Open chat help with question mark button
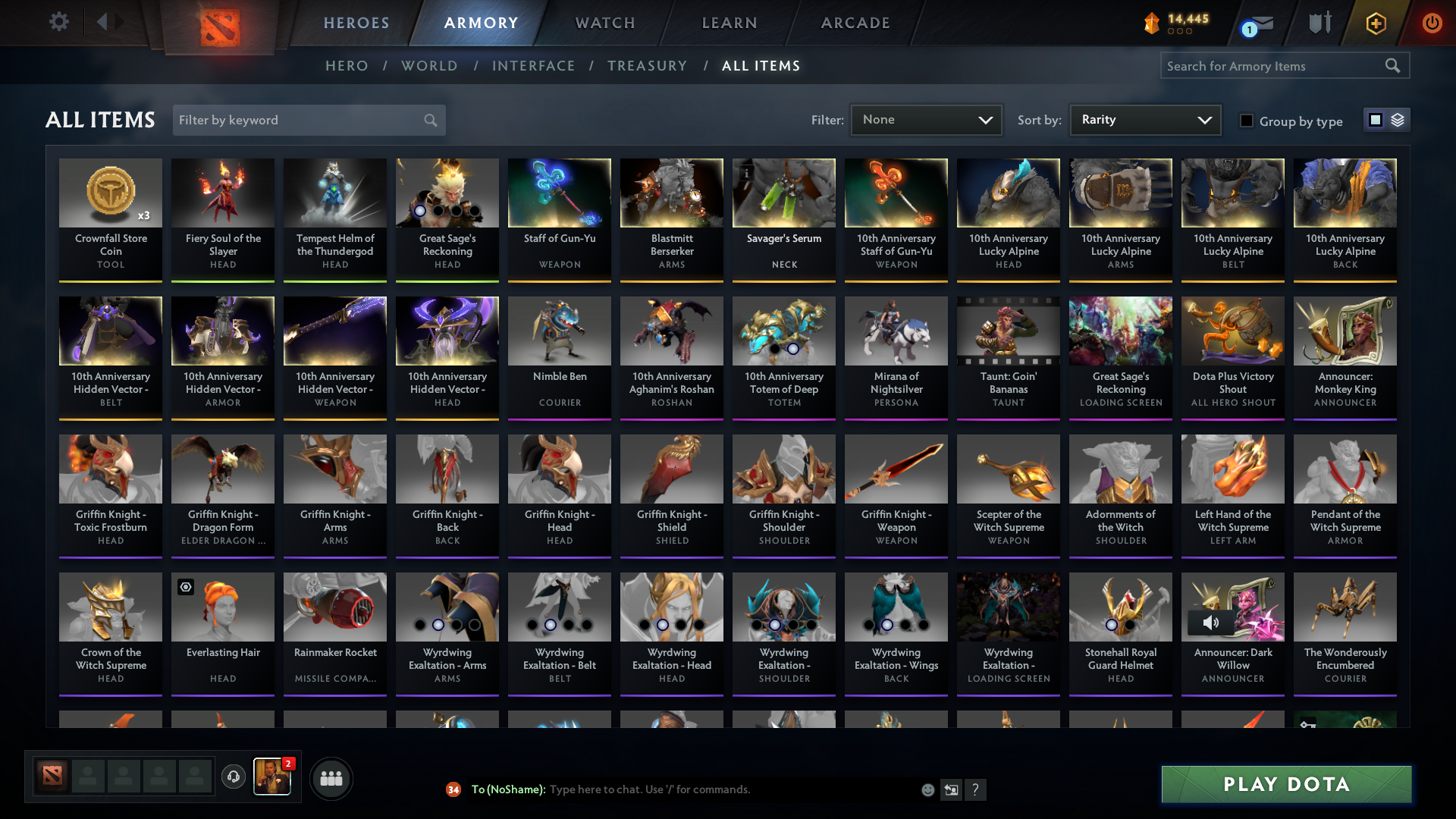The width and height of the screenshot is (1456, 819). click(977, 789)
